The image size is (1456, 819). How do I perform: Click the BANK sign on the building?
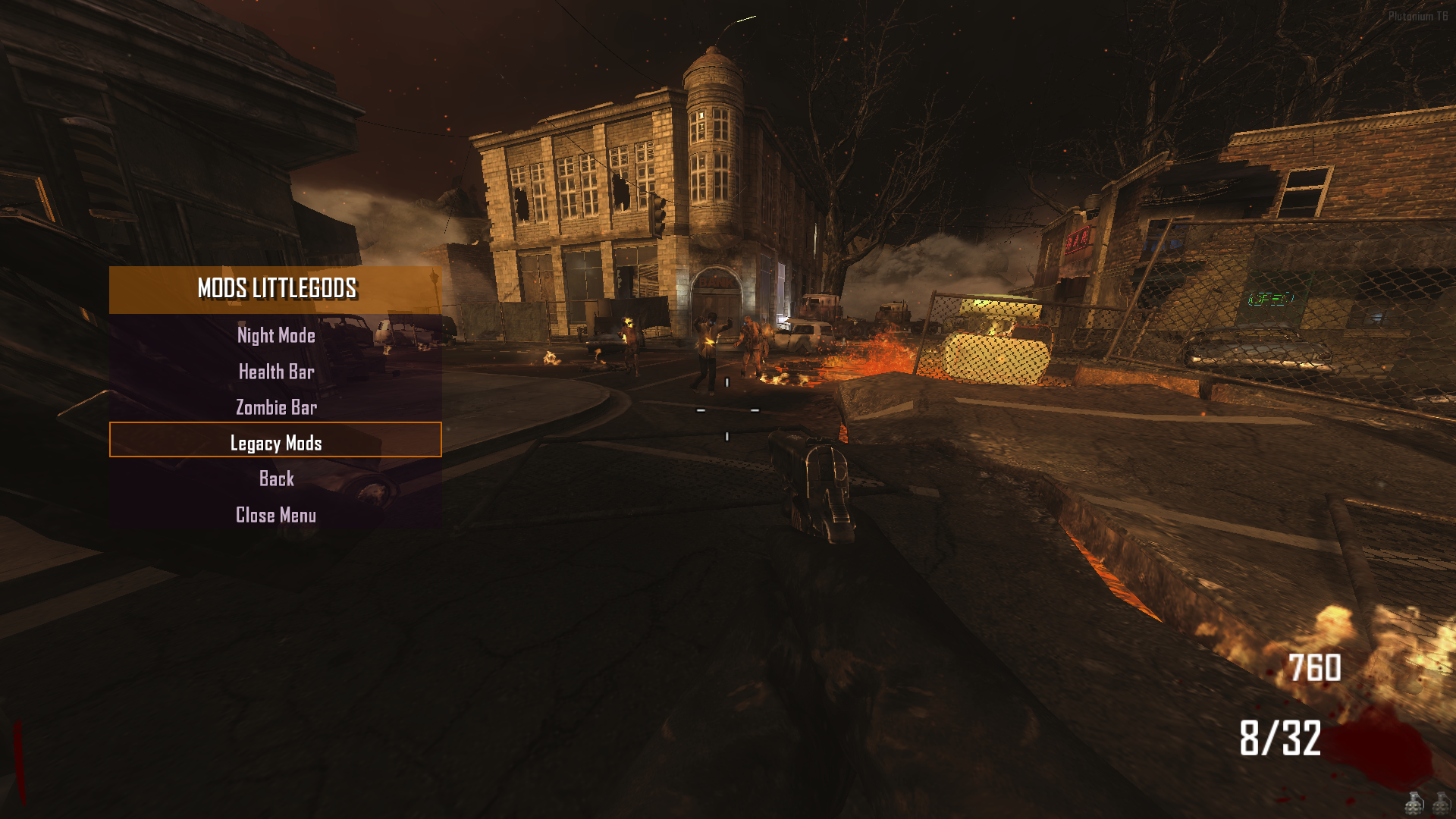click(717, 282)
